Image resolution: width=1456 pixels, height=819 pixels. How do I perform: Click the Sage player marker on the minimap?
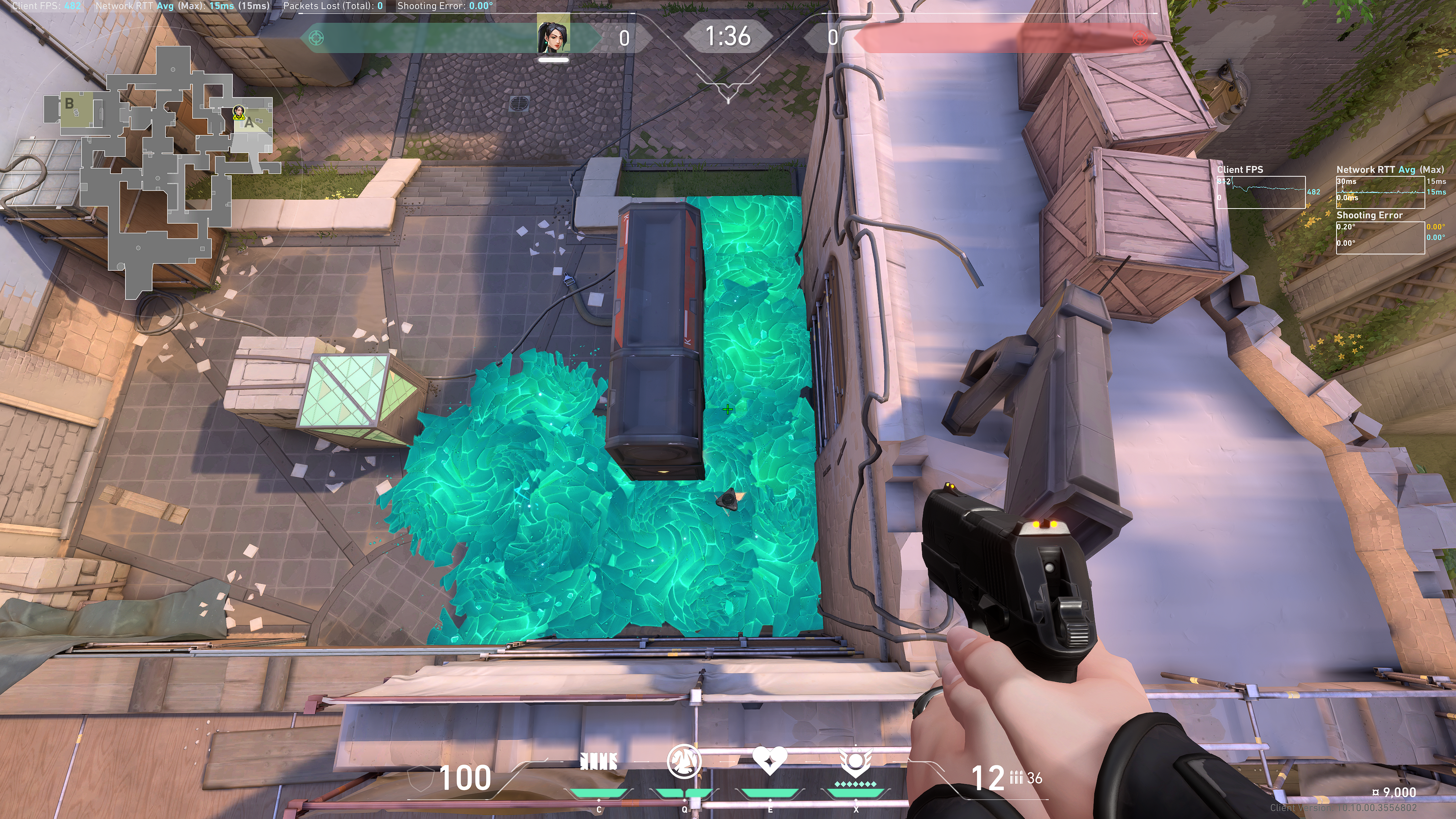tap(238, 111)
